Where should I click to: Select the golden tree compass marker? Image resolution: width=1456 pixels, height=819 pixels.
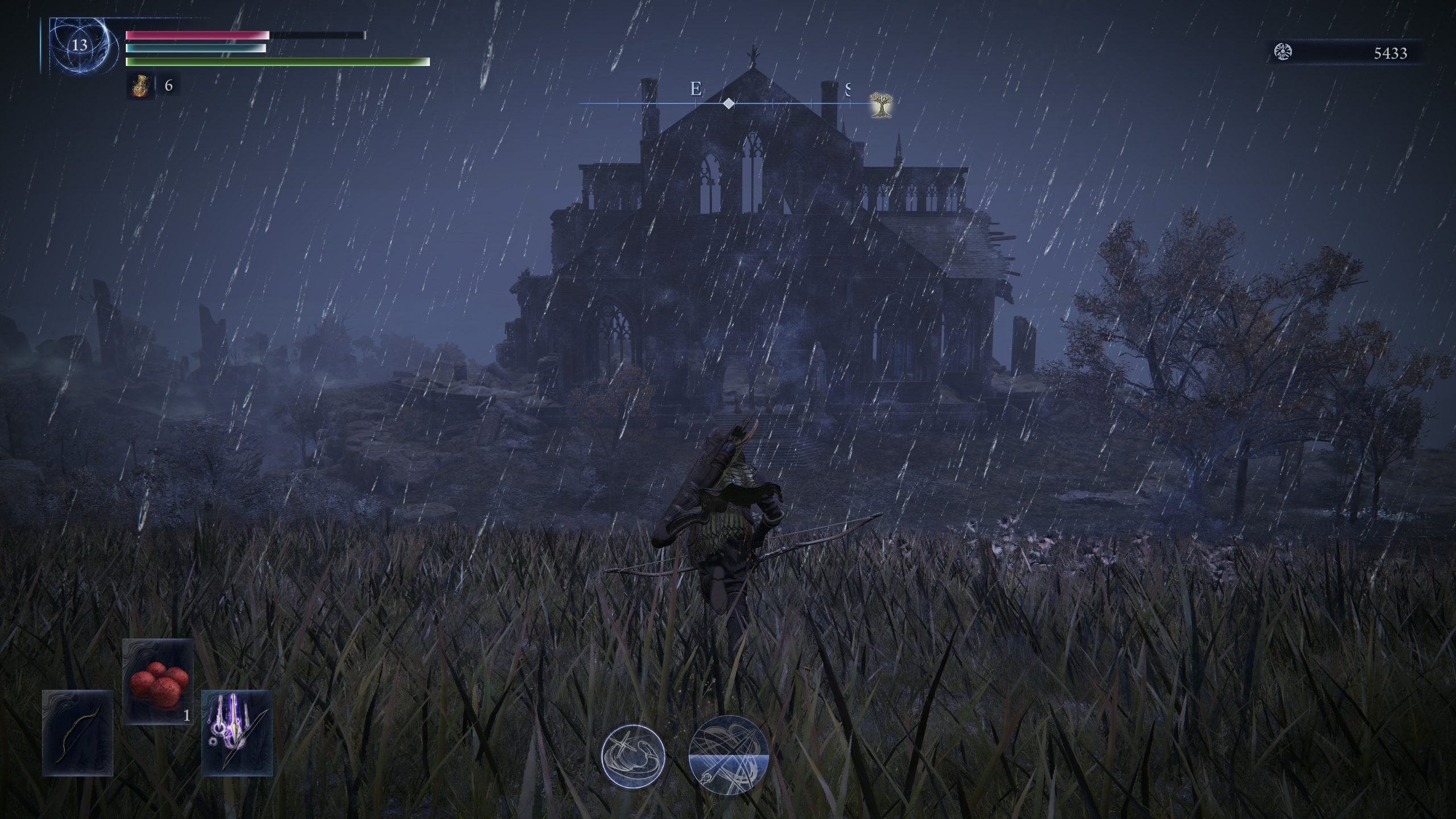881,106
